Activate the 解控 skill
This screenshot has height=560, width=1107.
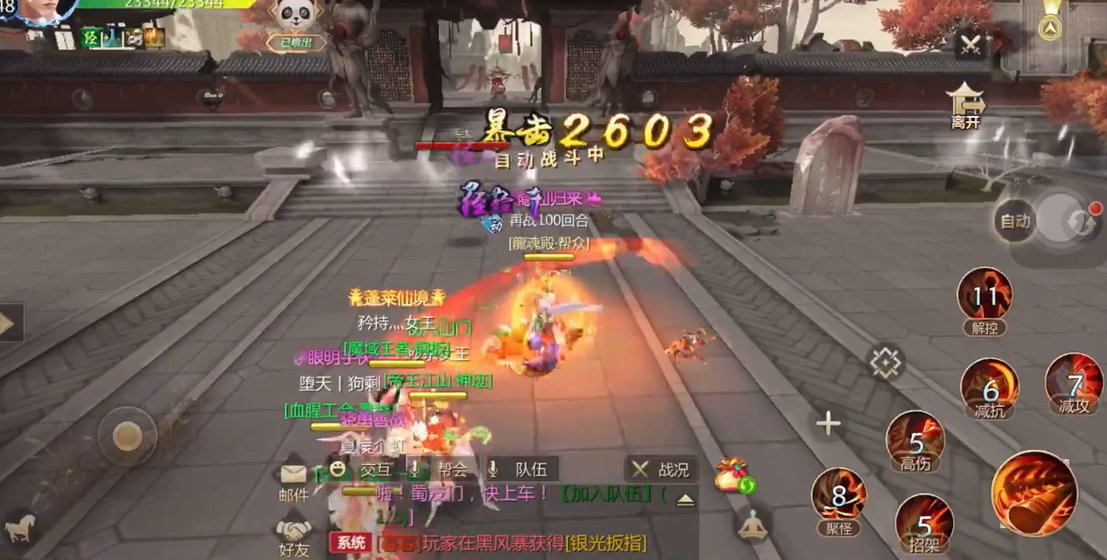pos(984,298)
